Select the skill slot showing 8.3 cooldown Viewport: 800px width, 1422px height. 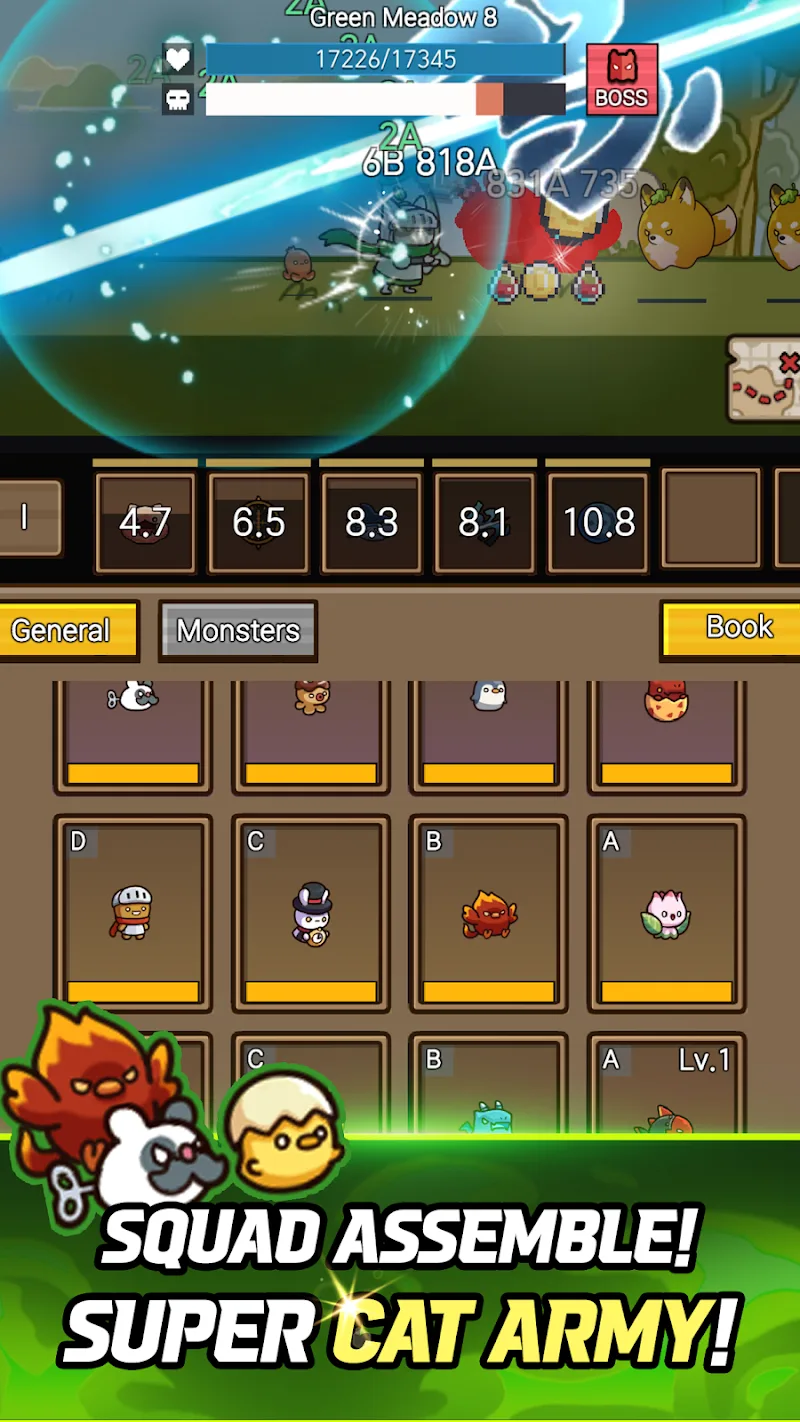(371, 523)
